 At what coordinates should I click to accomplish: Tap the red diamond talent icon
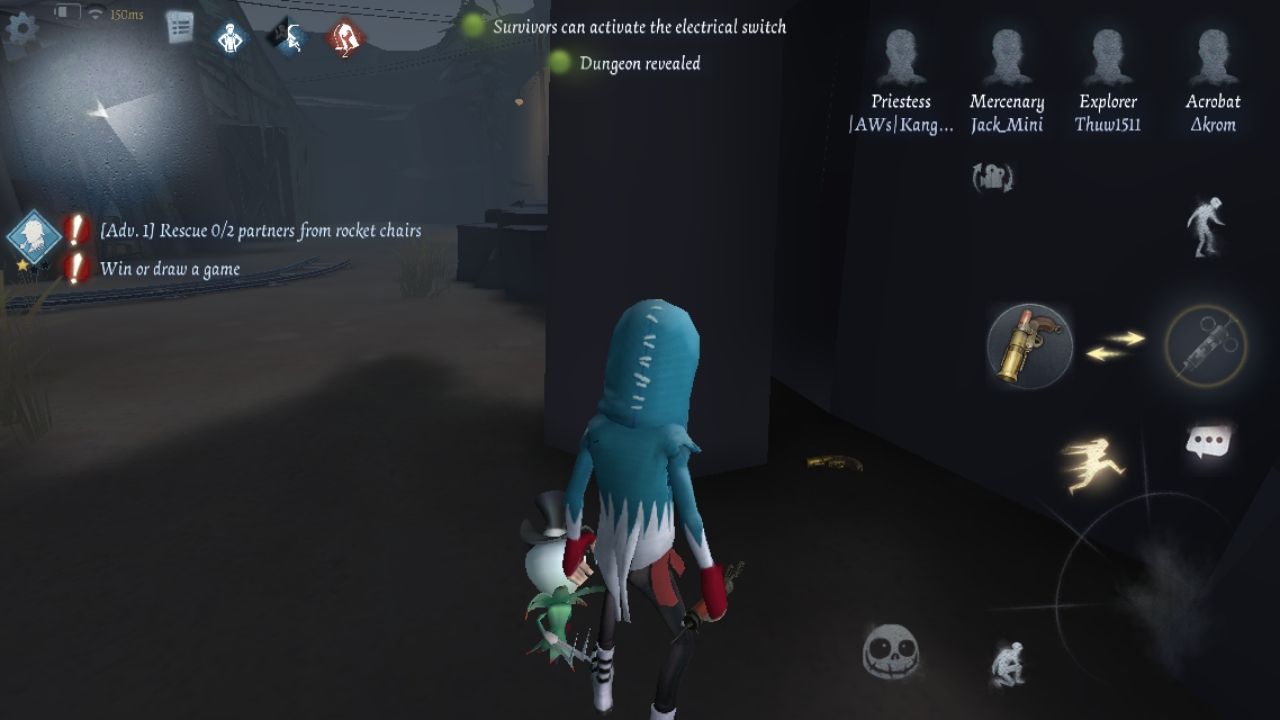[x=345, y=38]
